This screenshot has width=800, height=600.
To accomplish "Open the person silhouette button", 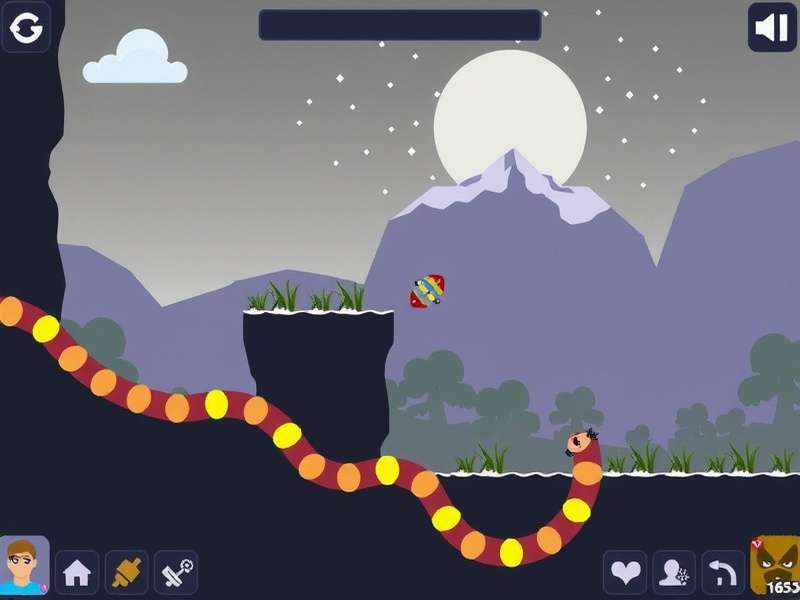I will tap(674, 573).
